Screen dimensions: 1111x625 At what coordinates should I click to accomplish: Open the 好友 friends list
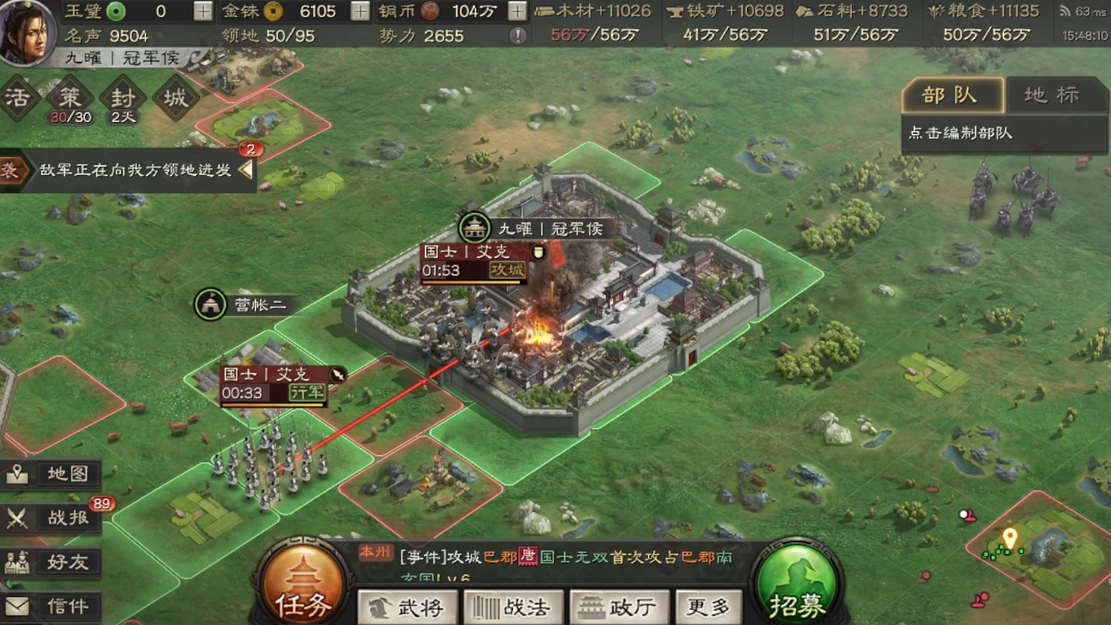pyautogui.click(x=50, y=562)
